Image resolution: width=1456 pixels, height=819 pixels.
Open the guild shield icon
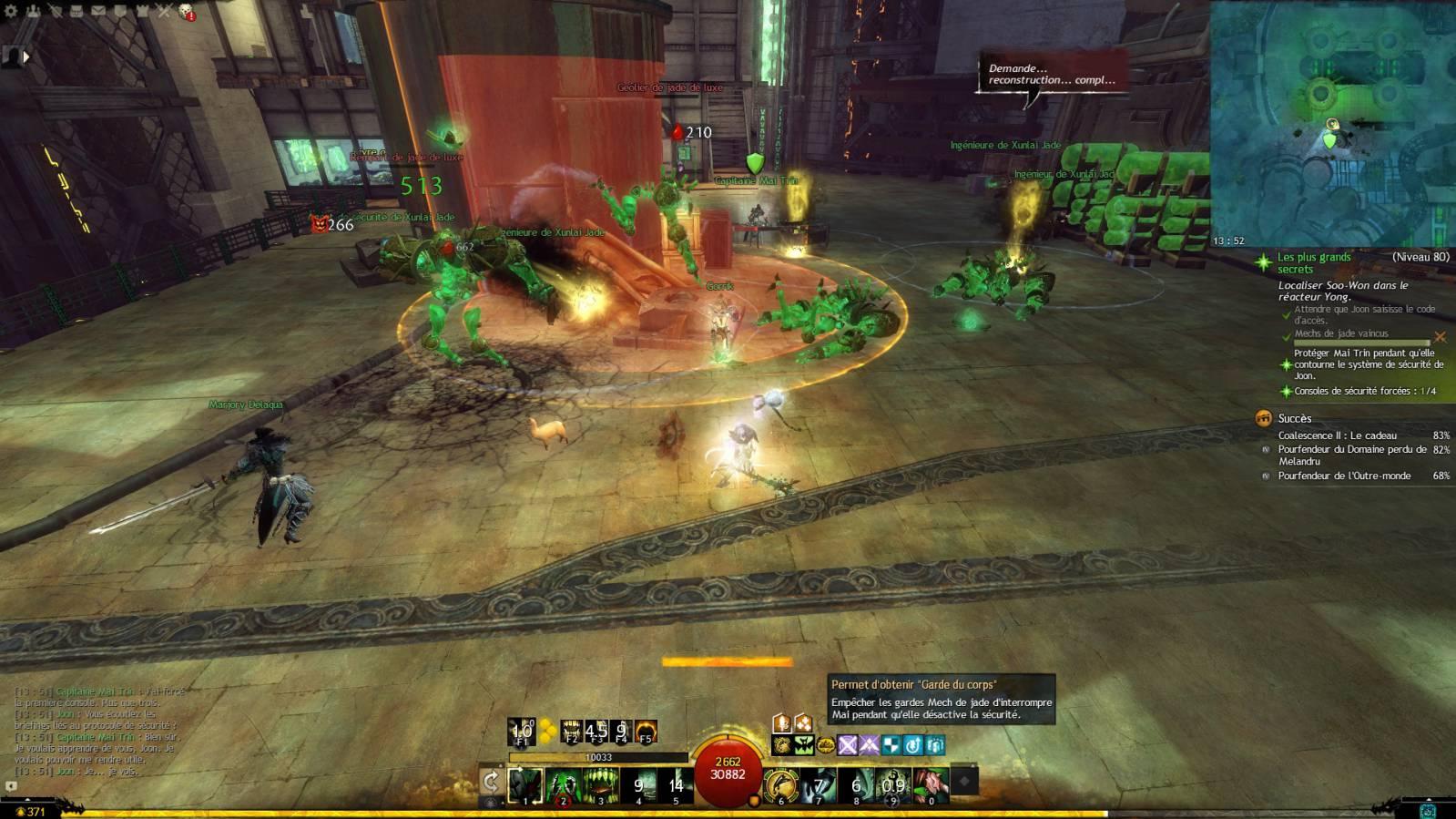[120, 11]
